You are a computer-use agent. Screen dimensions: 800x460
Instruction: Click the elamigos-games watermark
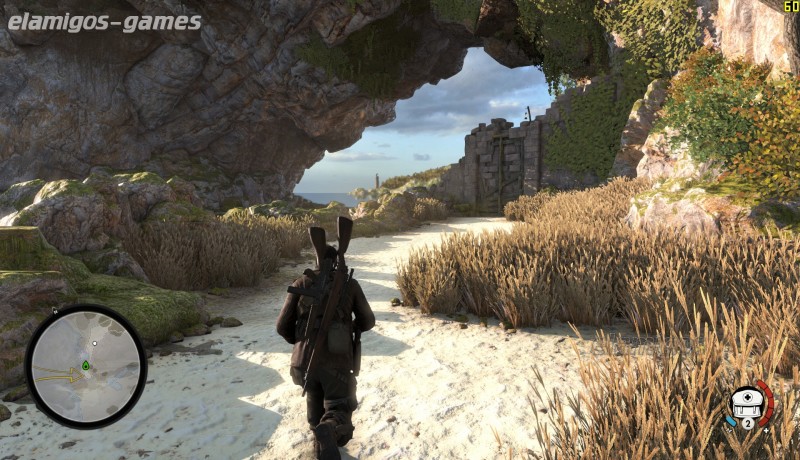click(x=104, y=22)
